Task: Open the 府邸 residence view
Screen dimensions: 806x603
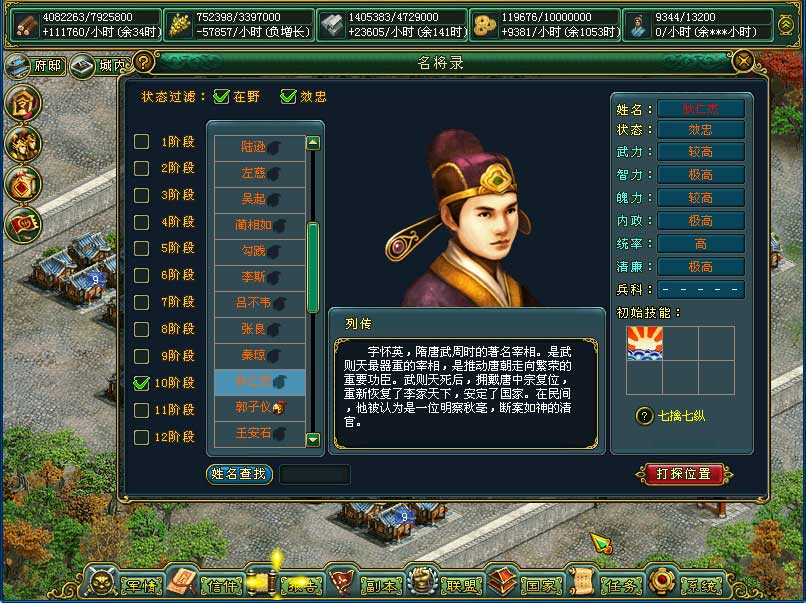Action: [34, 66]
